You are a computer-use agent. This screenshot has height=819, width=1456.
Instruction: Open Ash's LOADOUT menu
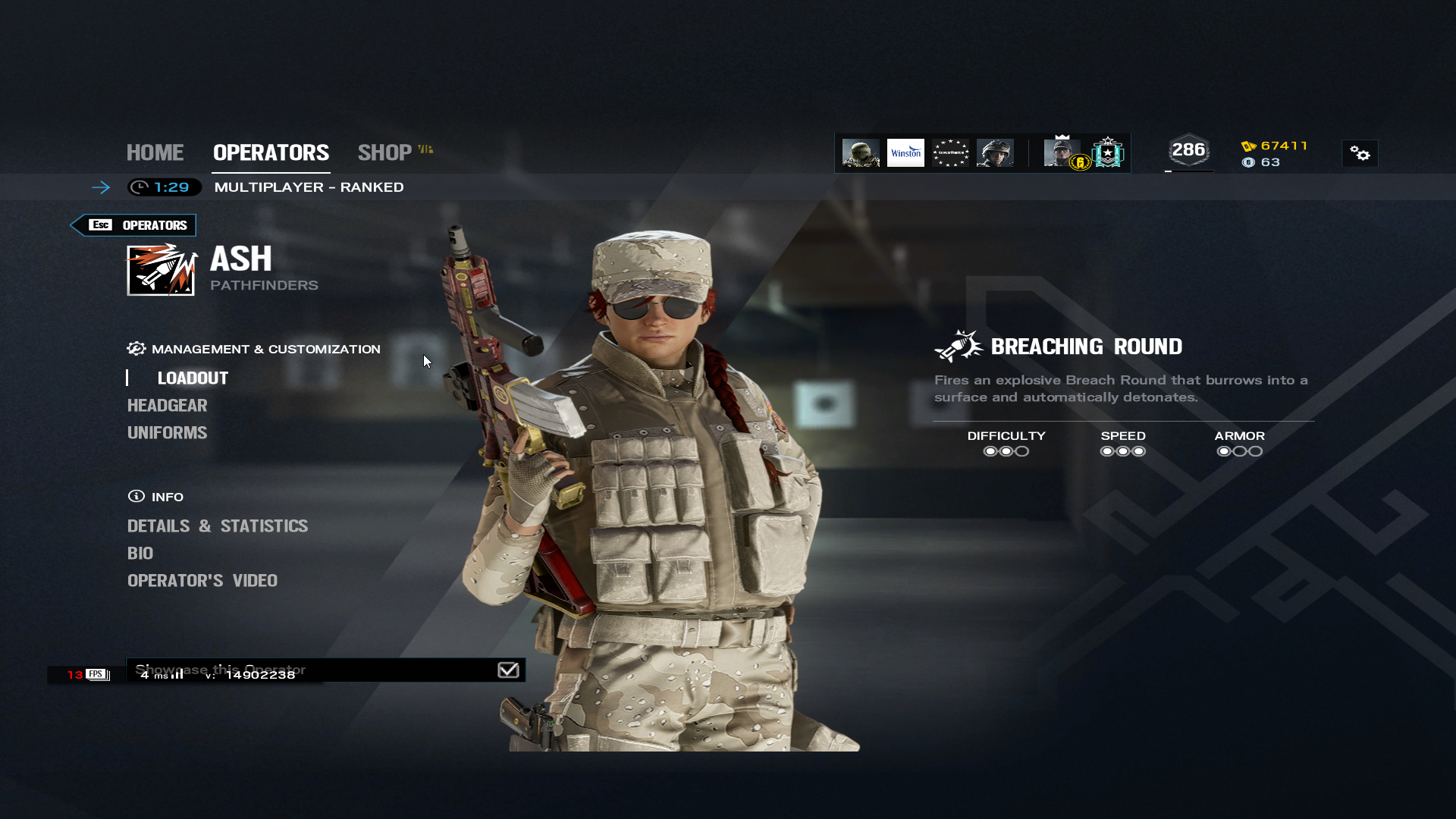point(193,378)
